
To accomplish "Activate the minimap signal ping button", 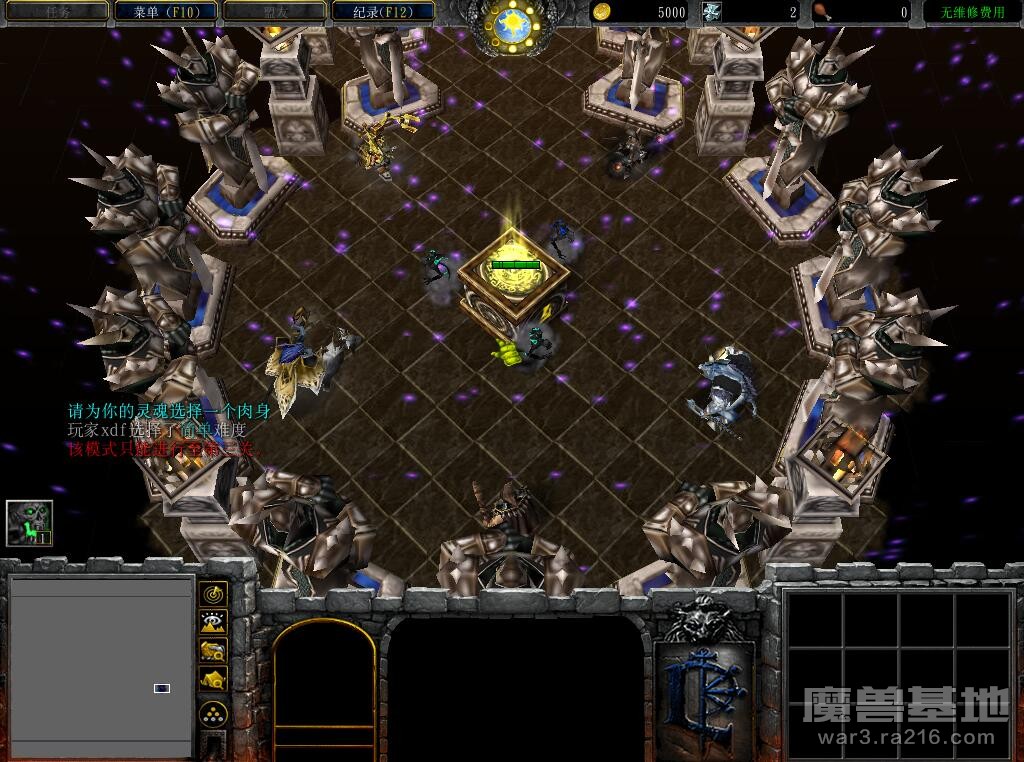I will pos(213,594).
